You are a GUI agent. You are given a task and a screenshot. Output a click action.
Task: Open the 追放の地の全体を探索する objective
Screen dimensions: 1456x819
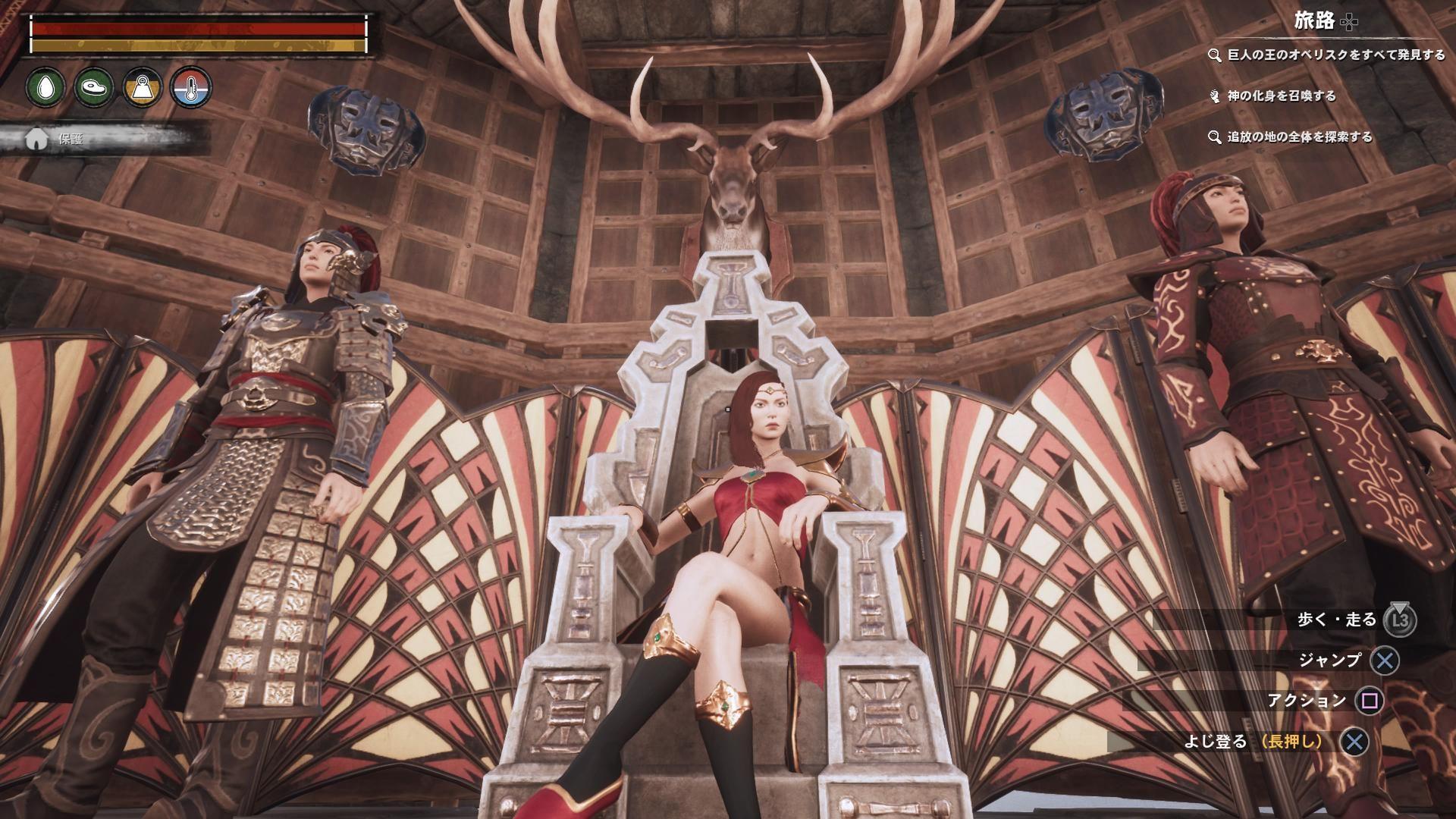[1298, 137]
